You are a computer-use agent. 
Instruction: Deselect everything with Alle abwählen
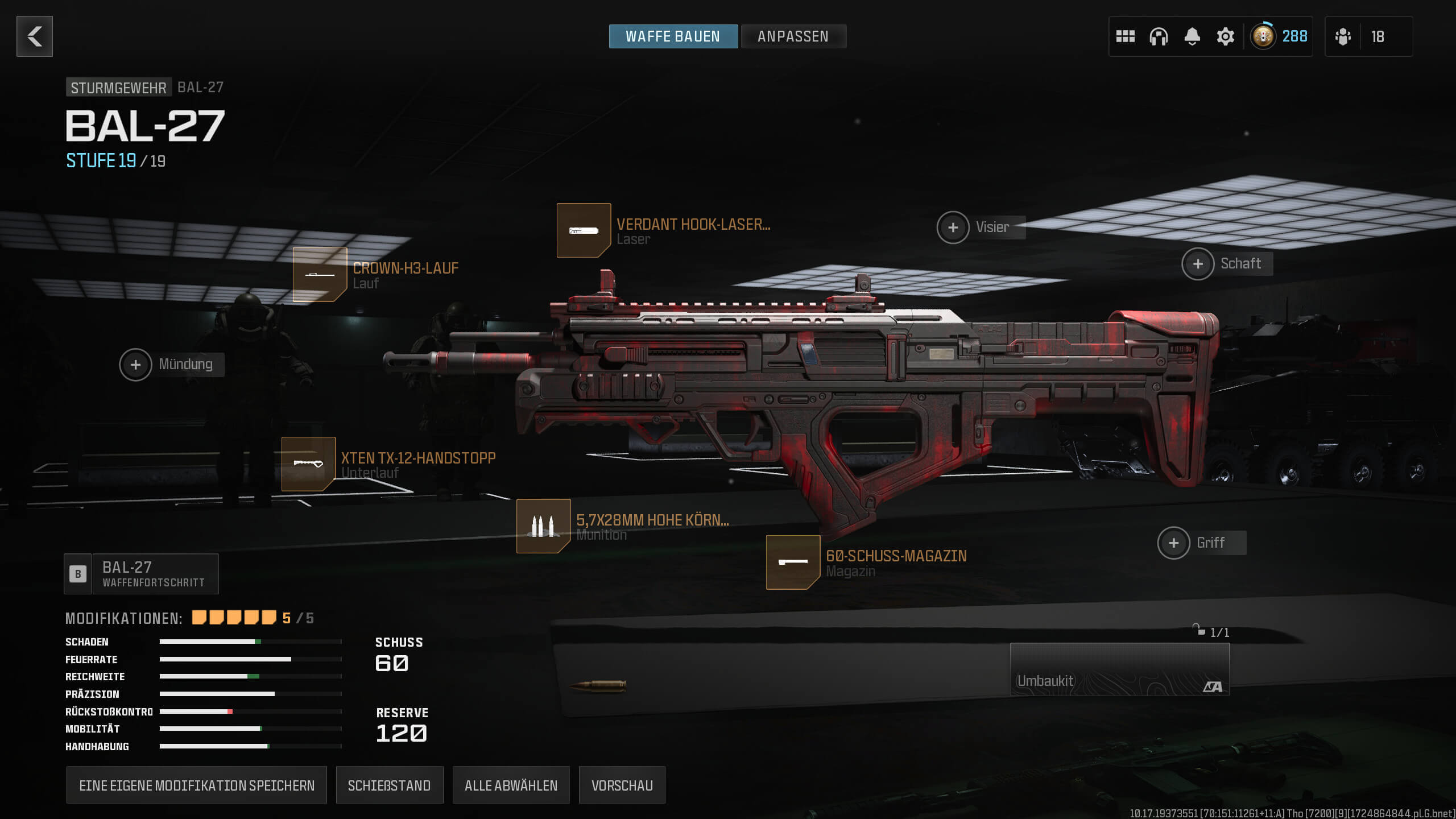click(511, 785)
